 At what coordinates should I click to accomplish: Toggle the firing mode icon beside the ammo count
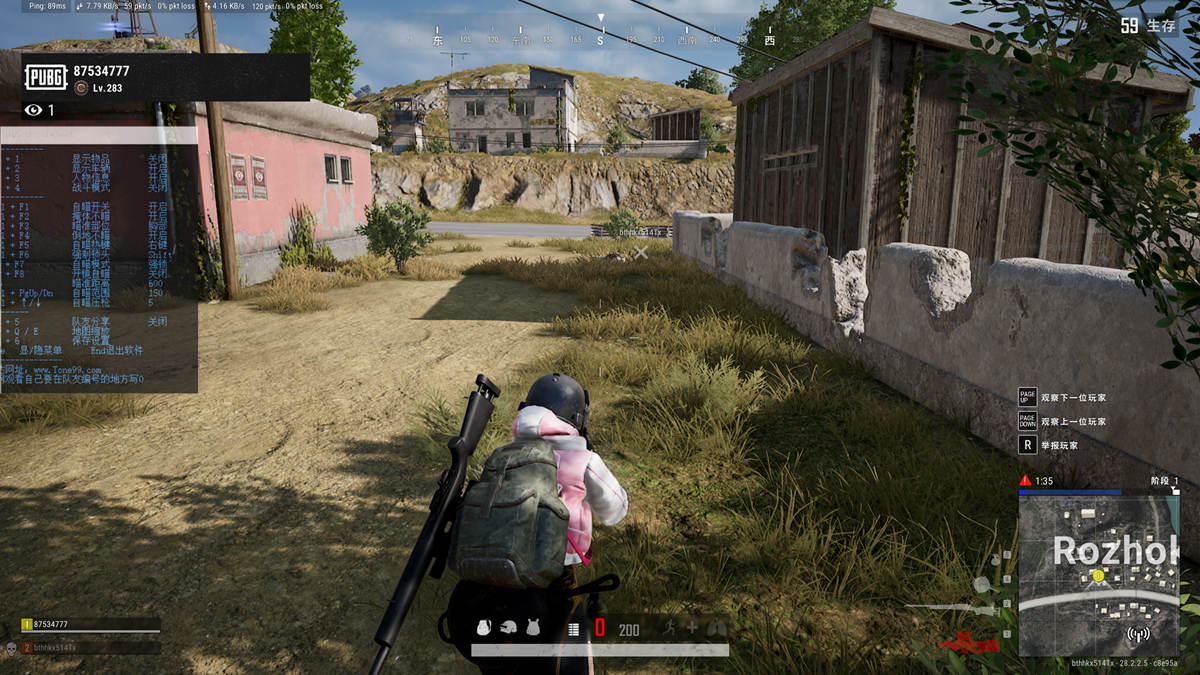click(574, 629)
